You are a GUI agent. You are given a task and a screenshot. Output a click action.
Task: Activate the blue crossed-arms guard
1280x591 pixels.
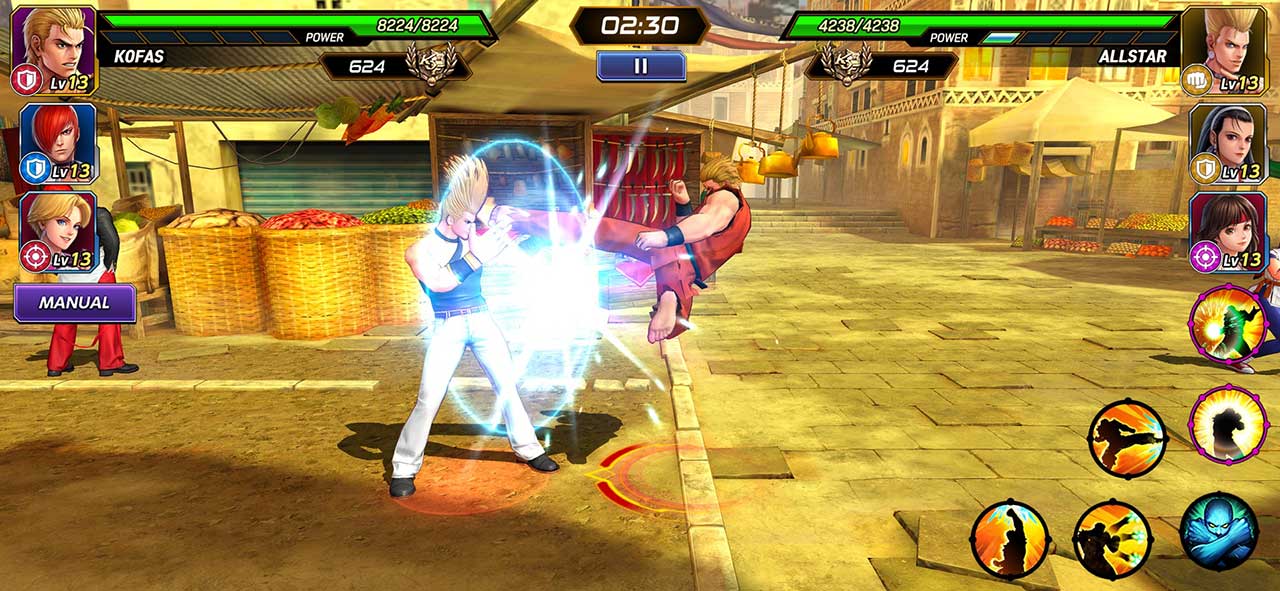tap(1218, 531)
